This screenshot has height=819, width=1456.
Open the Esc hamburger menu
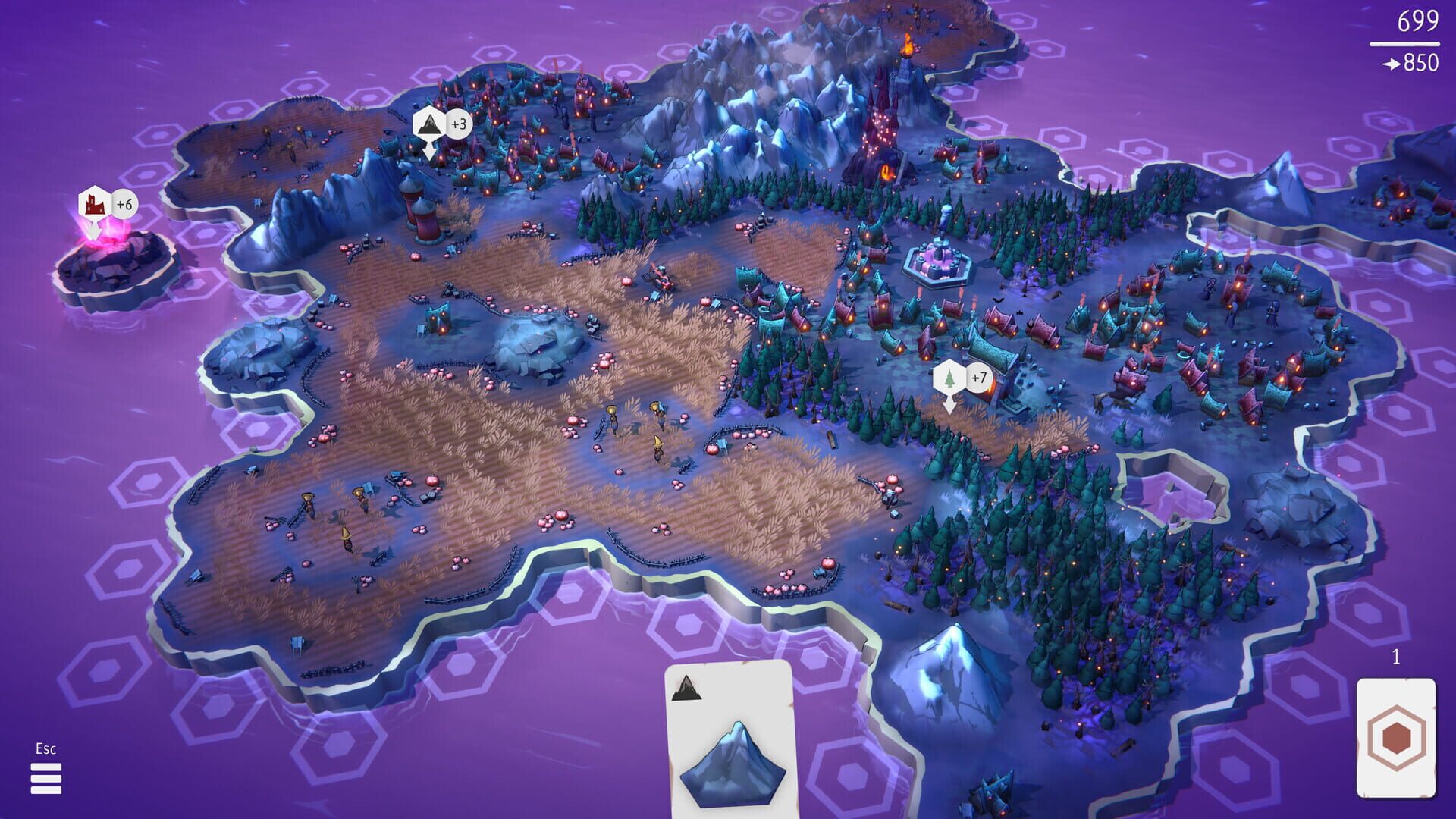coord(45,779)
